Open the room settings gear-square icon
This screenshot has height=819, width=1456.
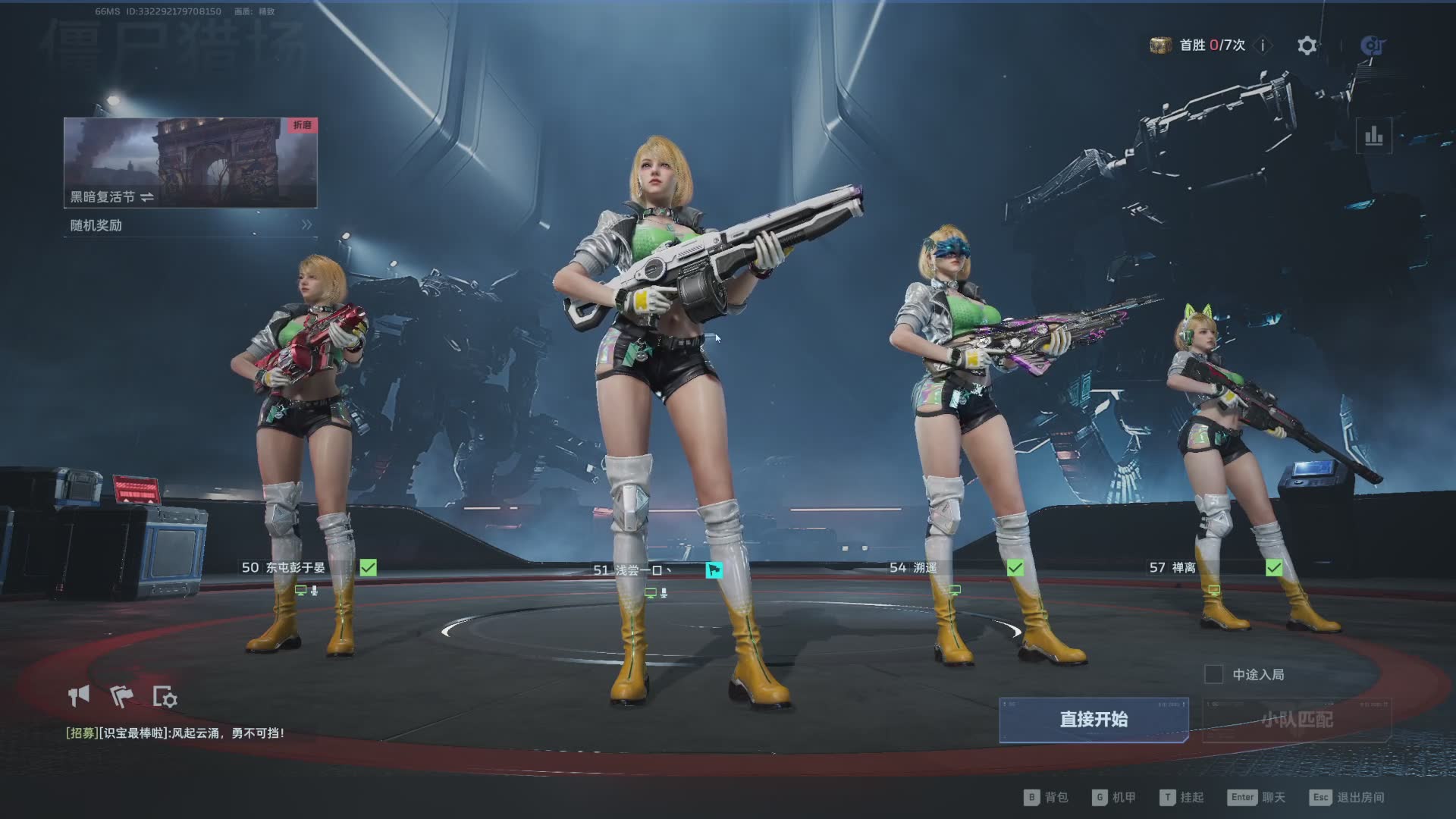[x=165, y=697]
